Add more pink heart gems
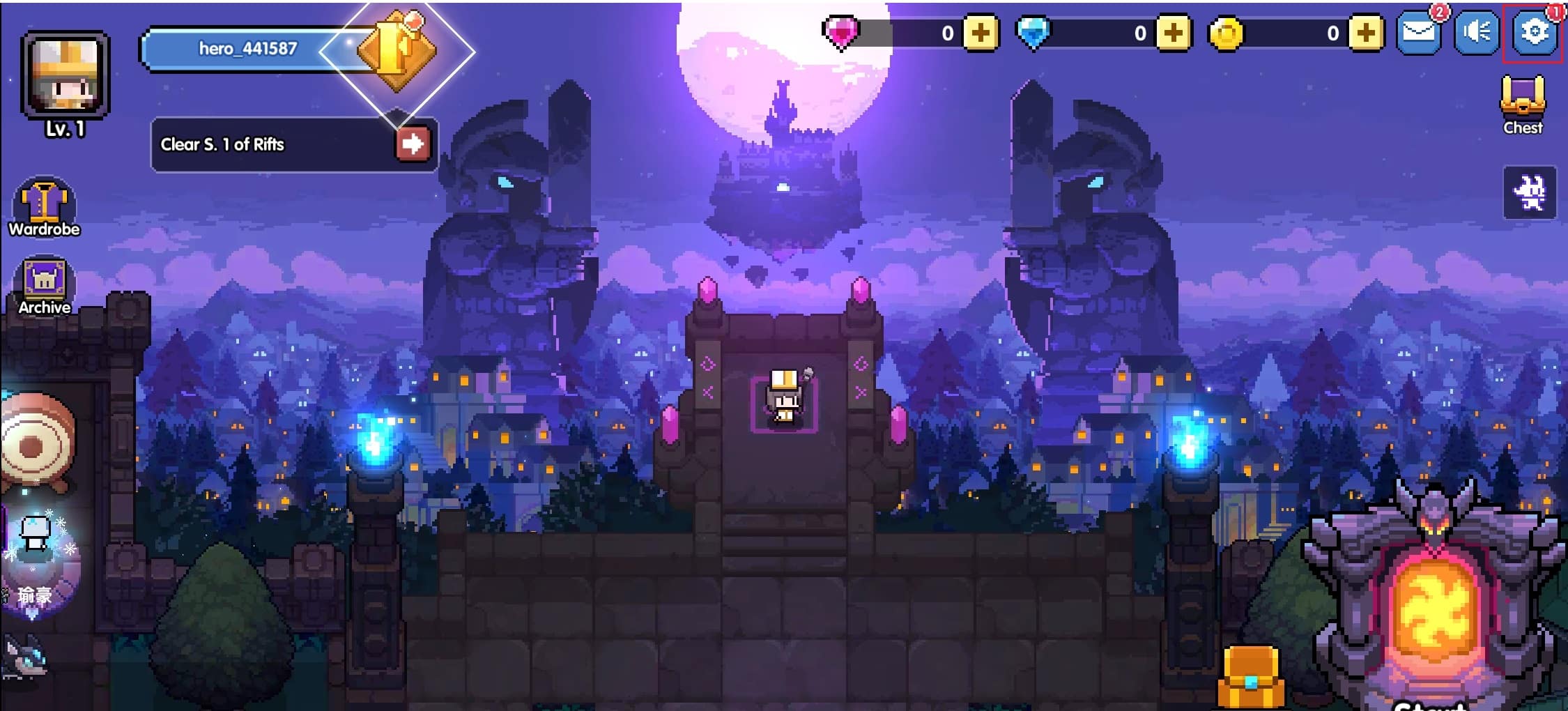The height and width of the screenshot is (711, 1568). (x=981, y=33)
